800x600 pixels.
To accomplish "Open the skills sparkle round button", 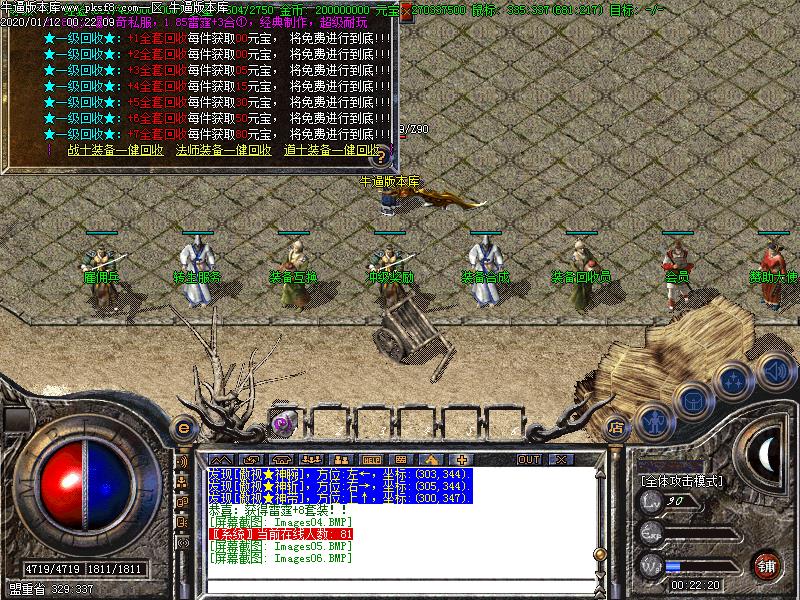I will click(x=735, y=380).
